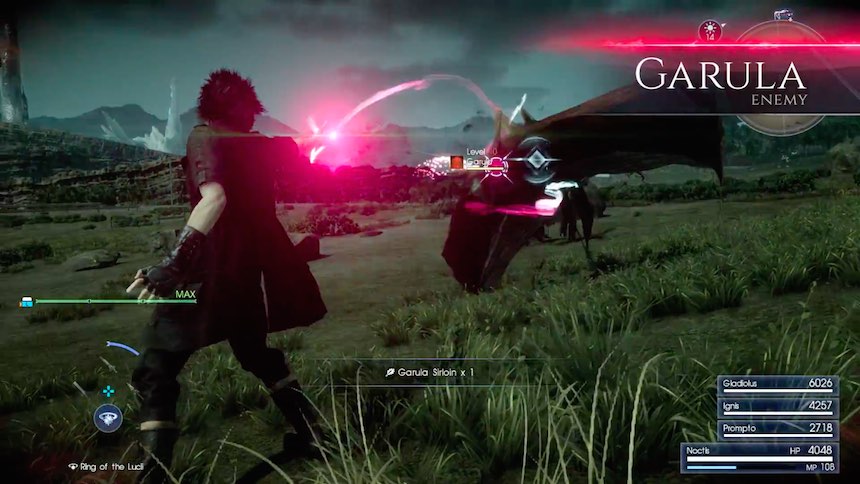Click the blue tech bar icon

click(x=27, y=300)
